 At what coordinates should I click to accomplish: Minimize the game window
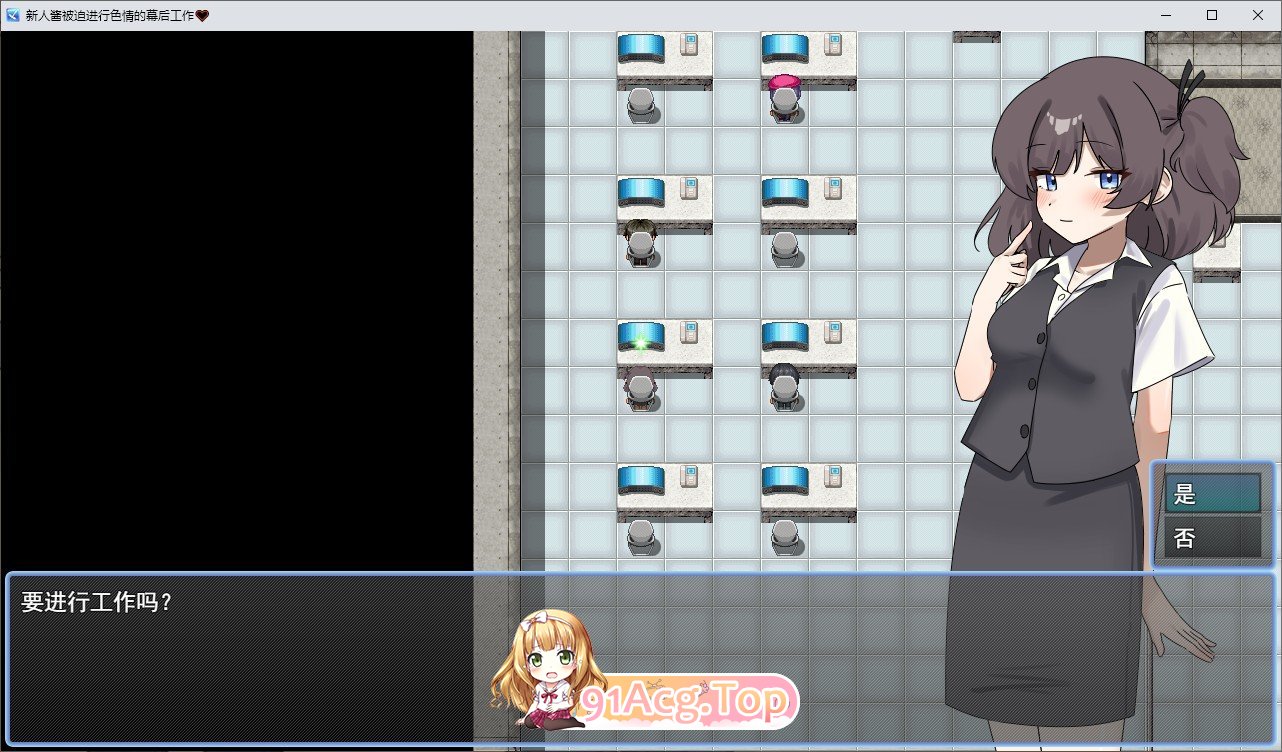1166,15
